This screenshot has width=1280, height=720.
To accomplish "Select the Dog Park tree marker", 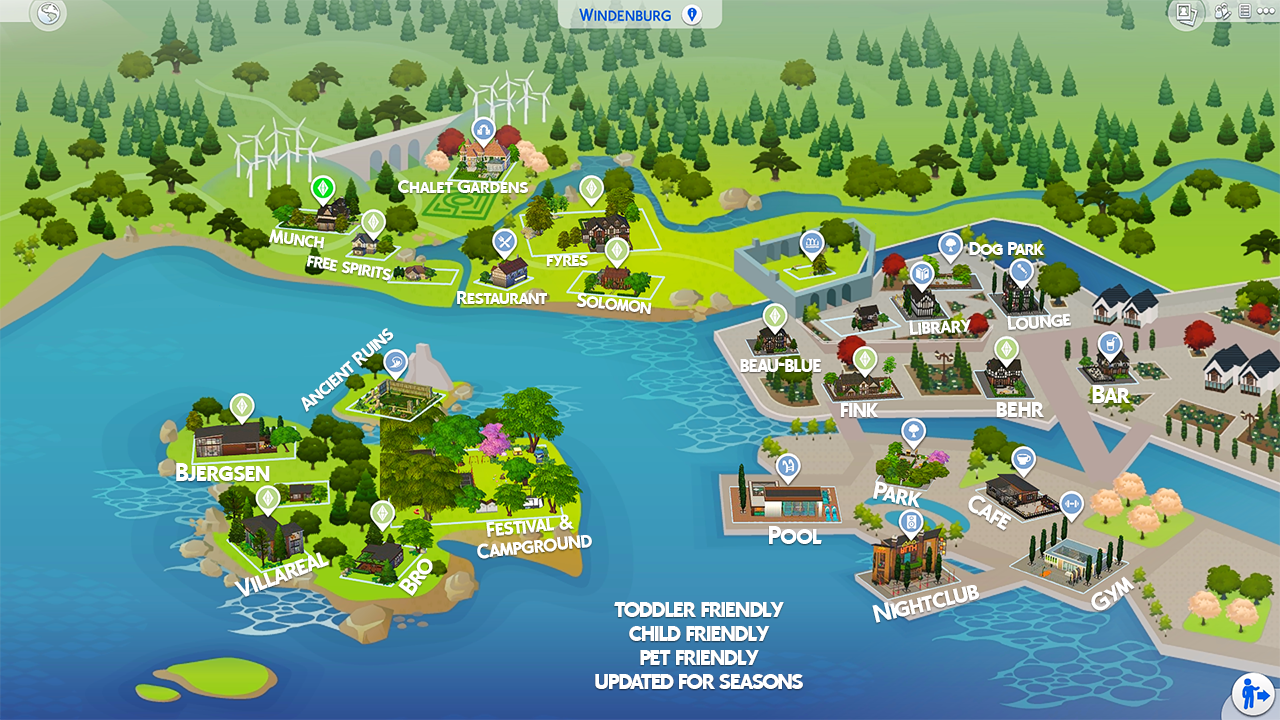I will [x=950, y=245].
